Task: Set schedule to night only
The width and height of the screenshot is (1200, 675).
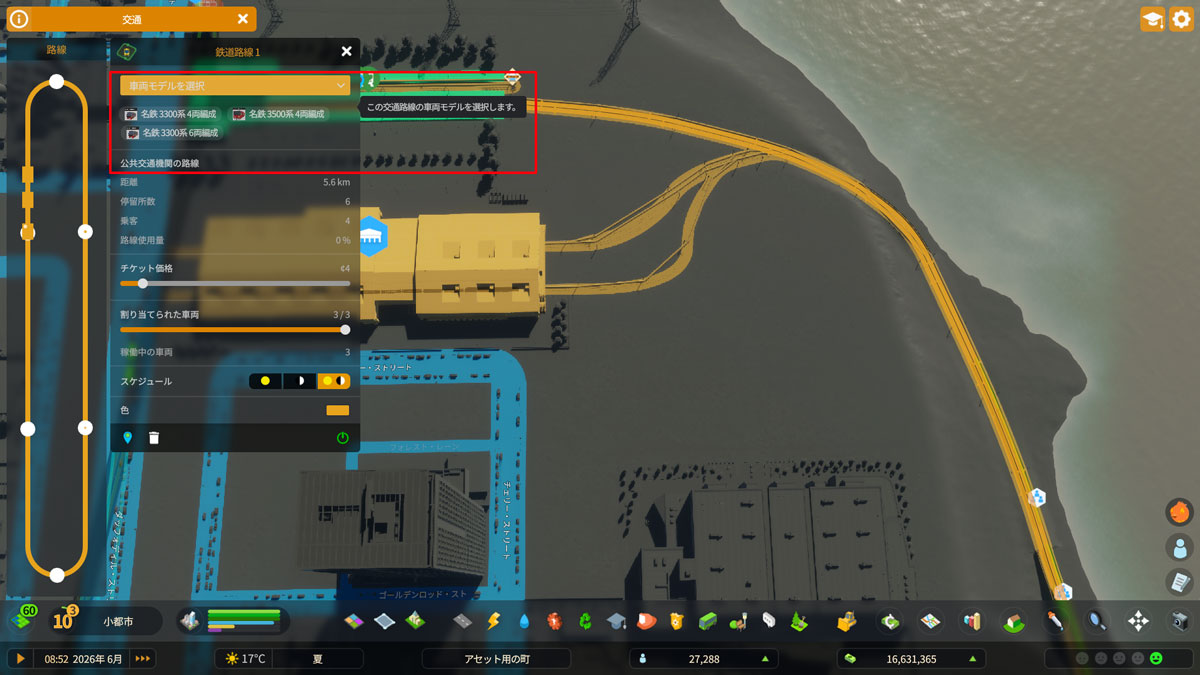Action: click(x=298, y=381)
